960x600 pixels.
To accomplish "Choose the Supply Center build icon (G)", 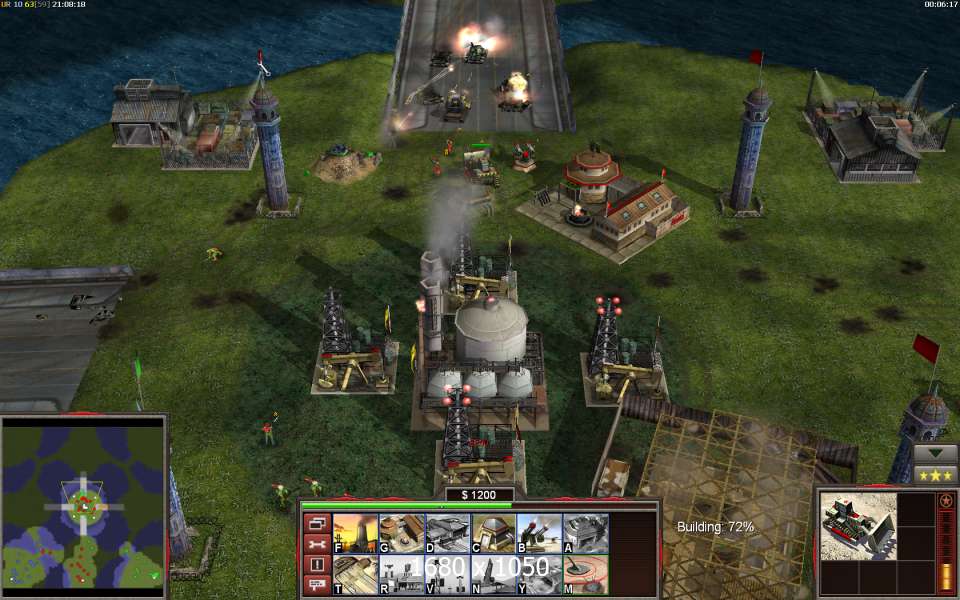I will point(401,533).
